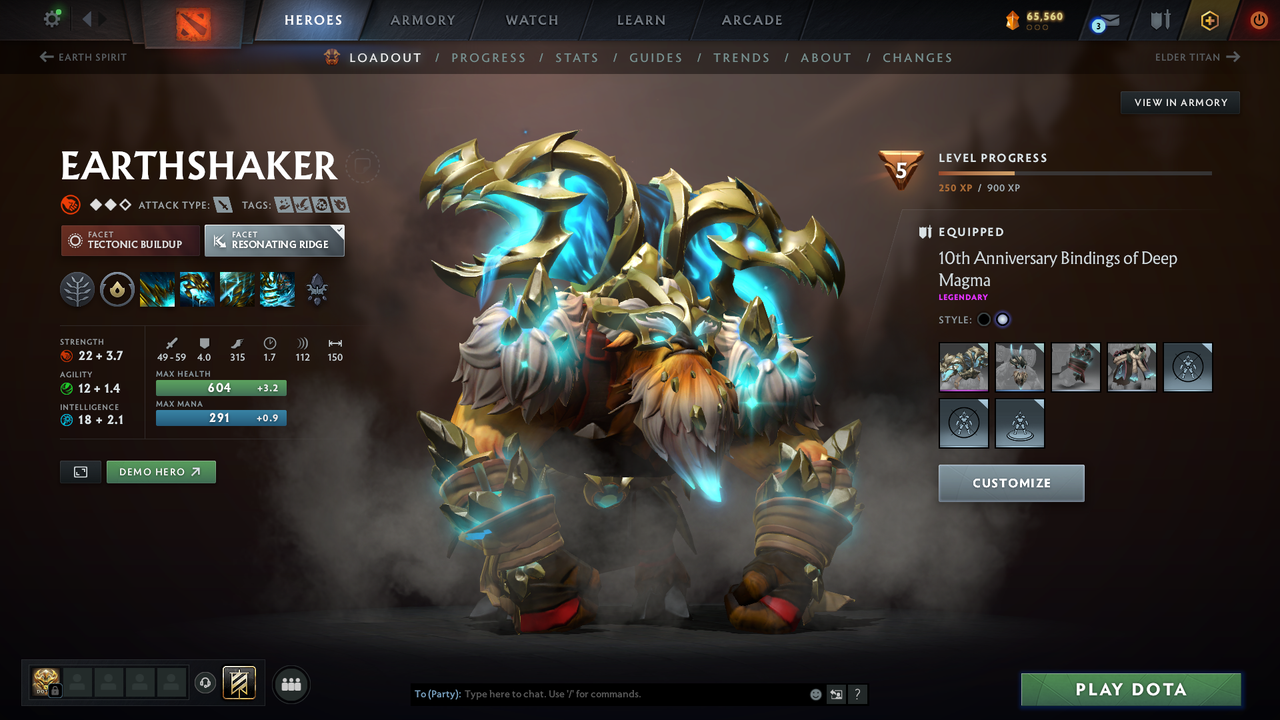Switch to the ARCADE tab
Image resolution: width=1280 pixels, height=720 pixels.
pos(751,19)
